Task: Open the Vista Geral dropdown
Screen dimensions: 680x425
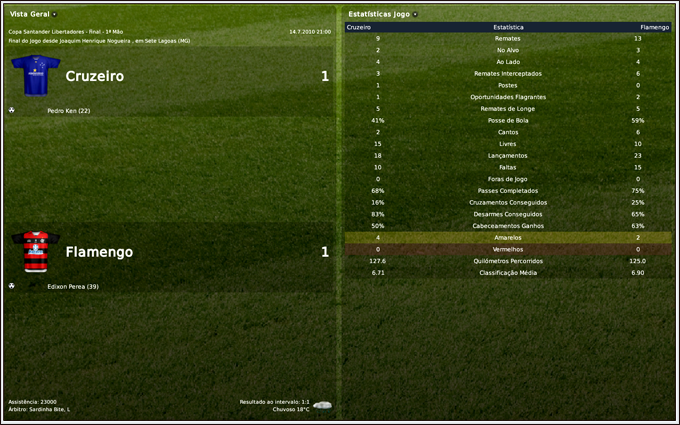Action: click(x=54, y=14)
